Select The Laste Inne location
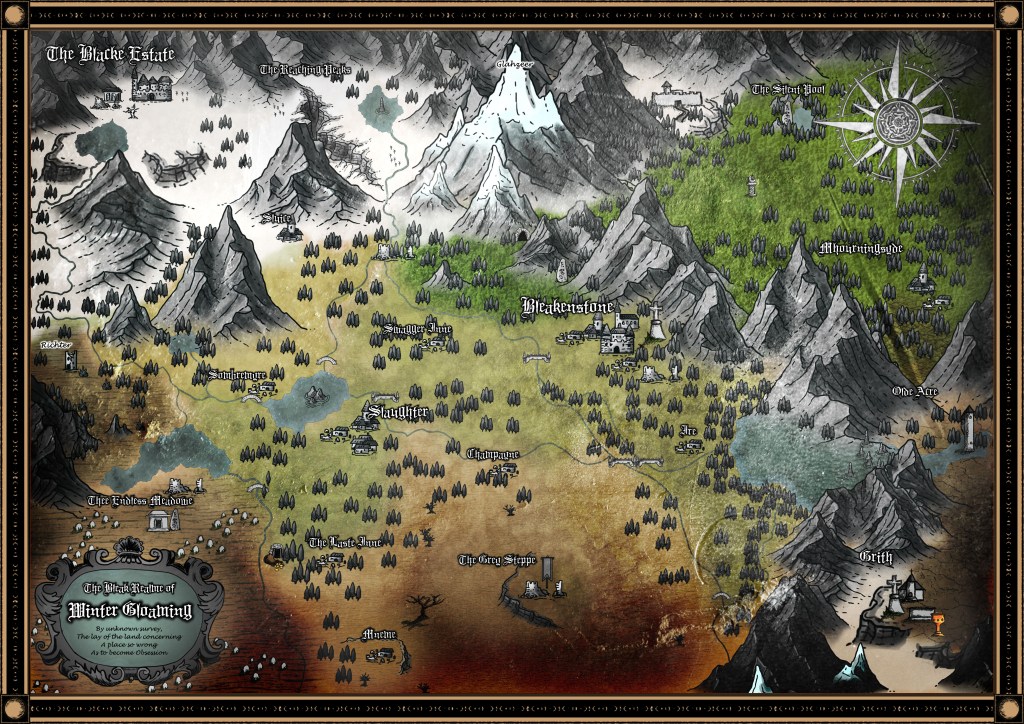 click(x=344, y=542)
